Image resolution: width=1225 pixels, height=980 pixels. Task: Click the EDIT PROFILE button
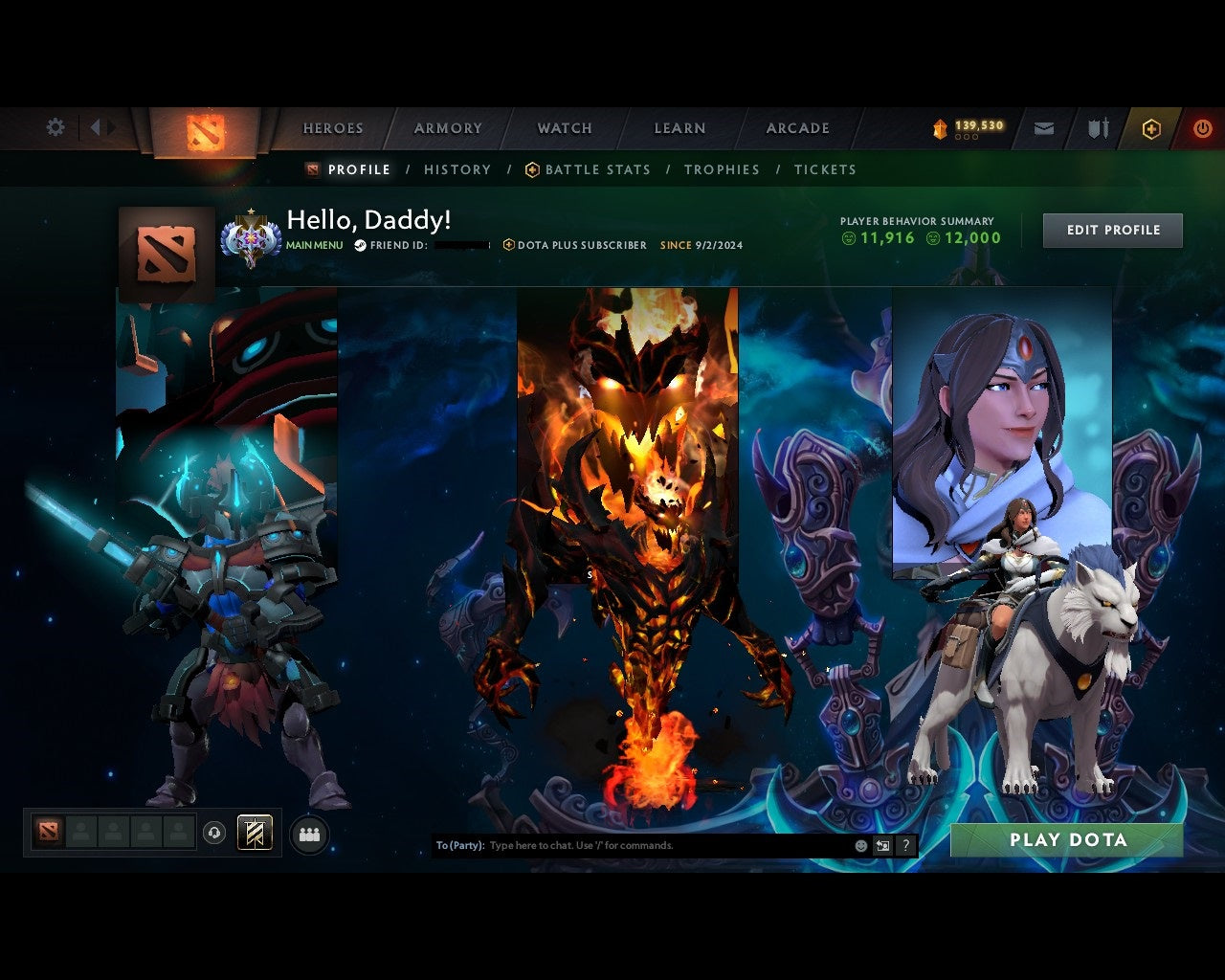point(1112,230)
